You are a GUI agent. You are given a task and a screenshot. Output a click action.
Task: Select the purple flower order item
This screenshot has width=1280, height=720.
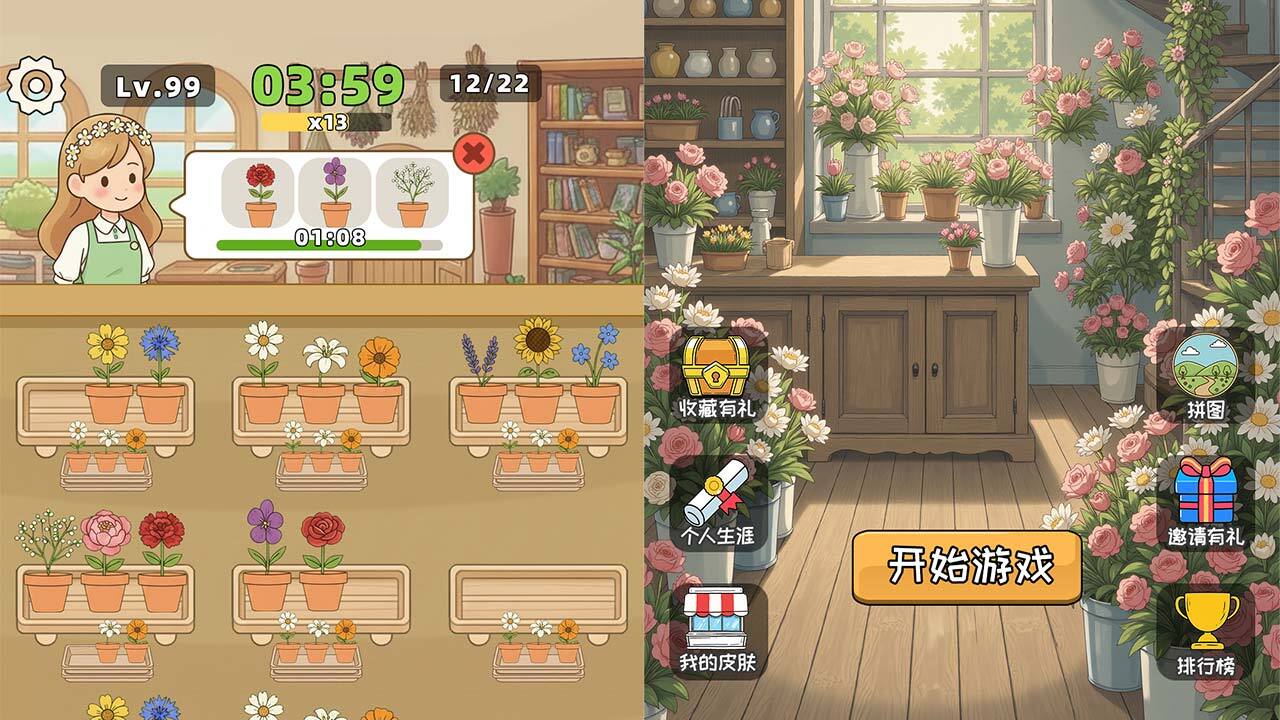335,190
